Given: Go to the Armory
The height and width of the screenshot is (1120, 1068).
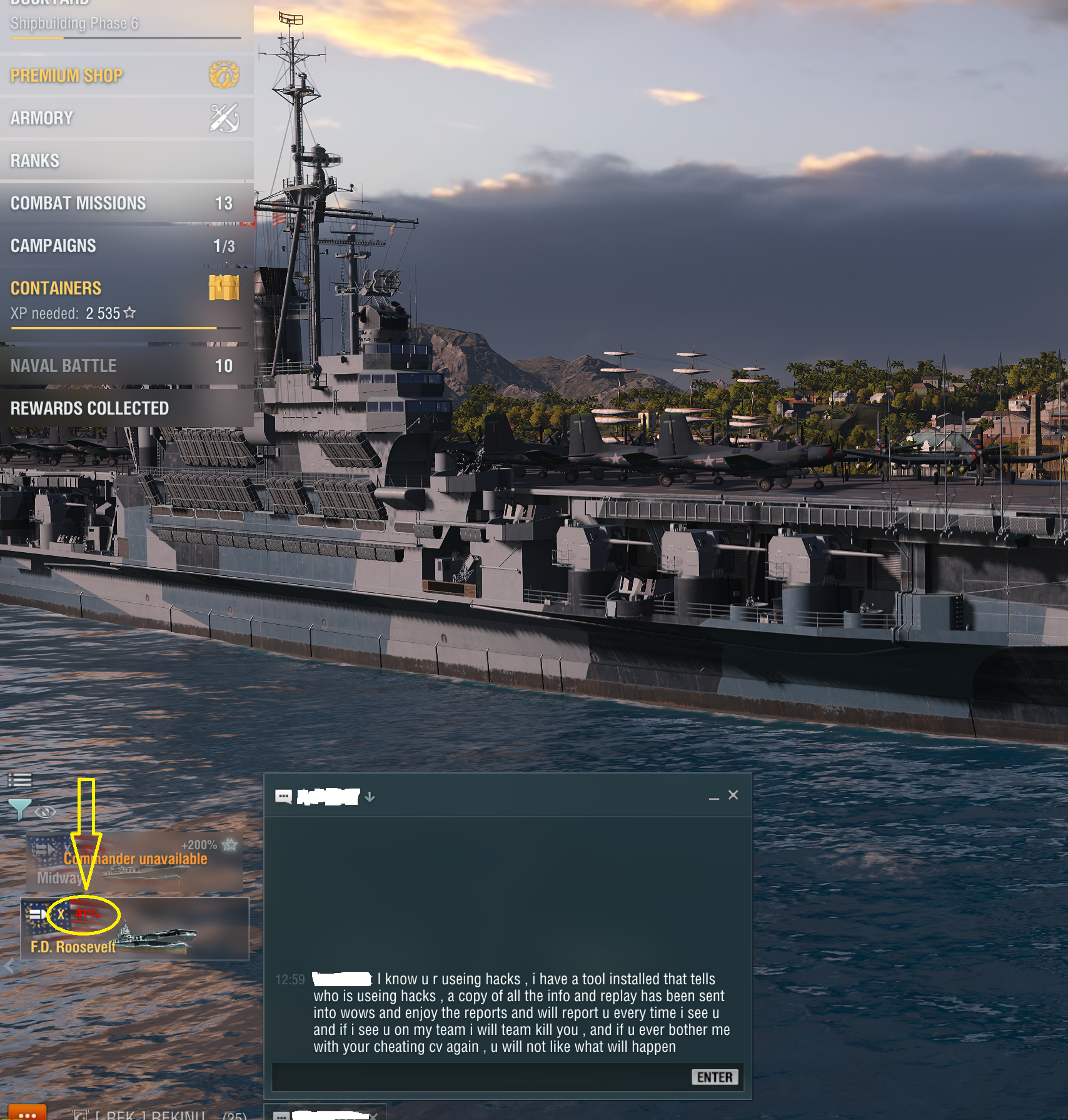Looking at the screenshot, I should click(125, 118).
